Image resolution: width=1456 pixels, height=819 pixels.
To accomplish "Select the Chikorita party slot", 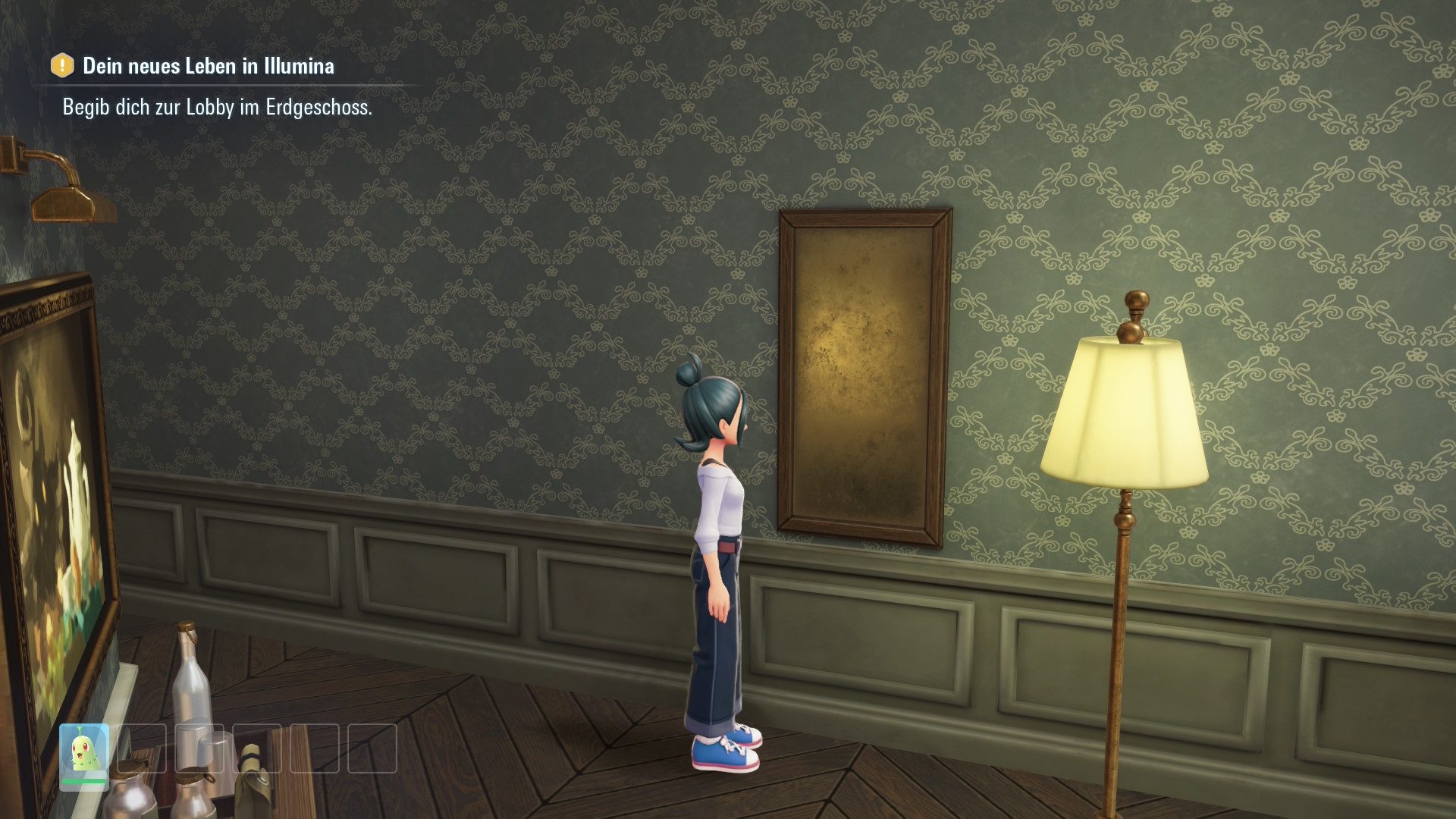I will 84,754.
